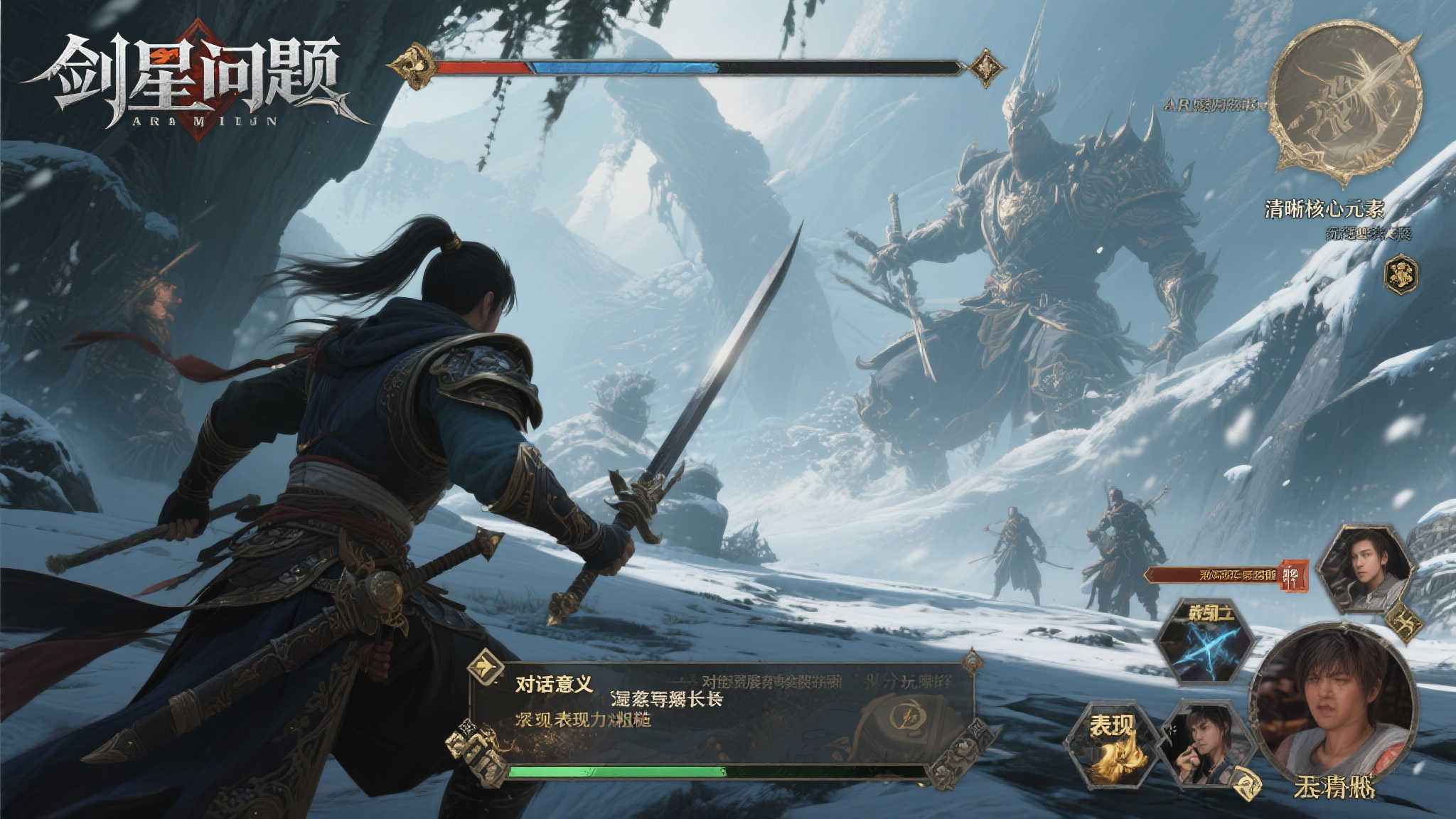
Task: Open the circular gold minimap emblem
Action: tap(1344, 98)
